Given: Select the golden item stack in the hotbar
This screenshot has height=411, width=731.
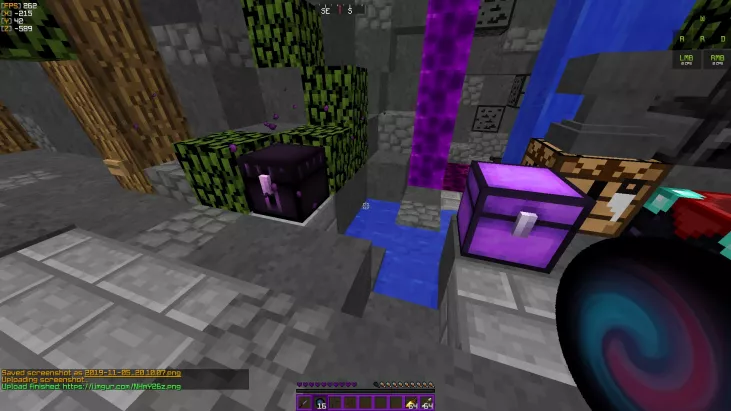Looking at the screenshot, I should point(411,402).
